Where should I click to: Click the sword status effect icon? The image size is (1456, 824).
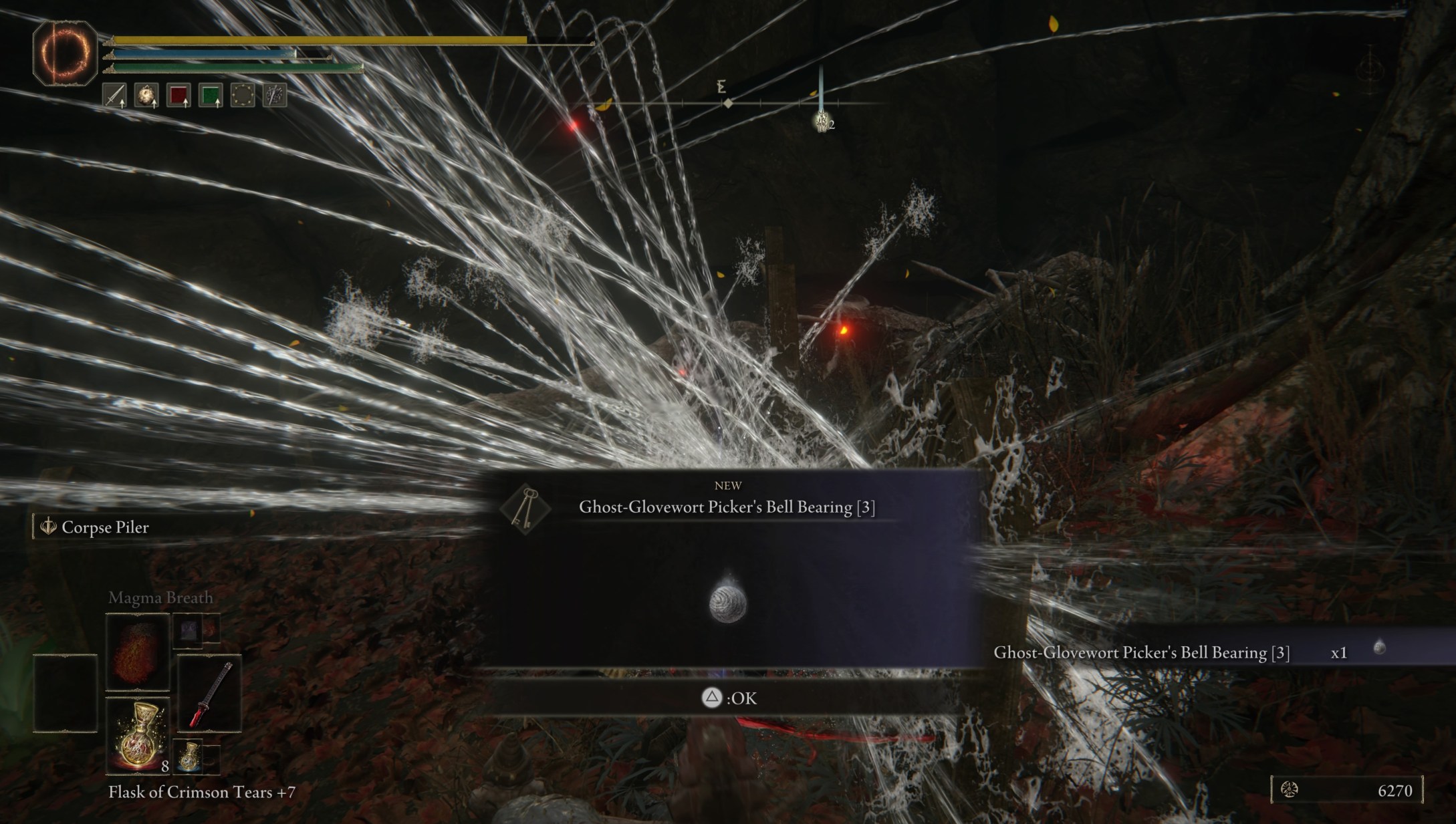pos(114,95)
